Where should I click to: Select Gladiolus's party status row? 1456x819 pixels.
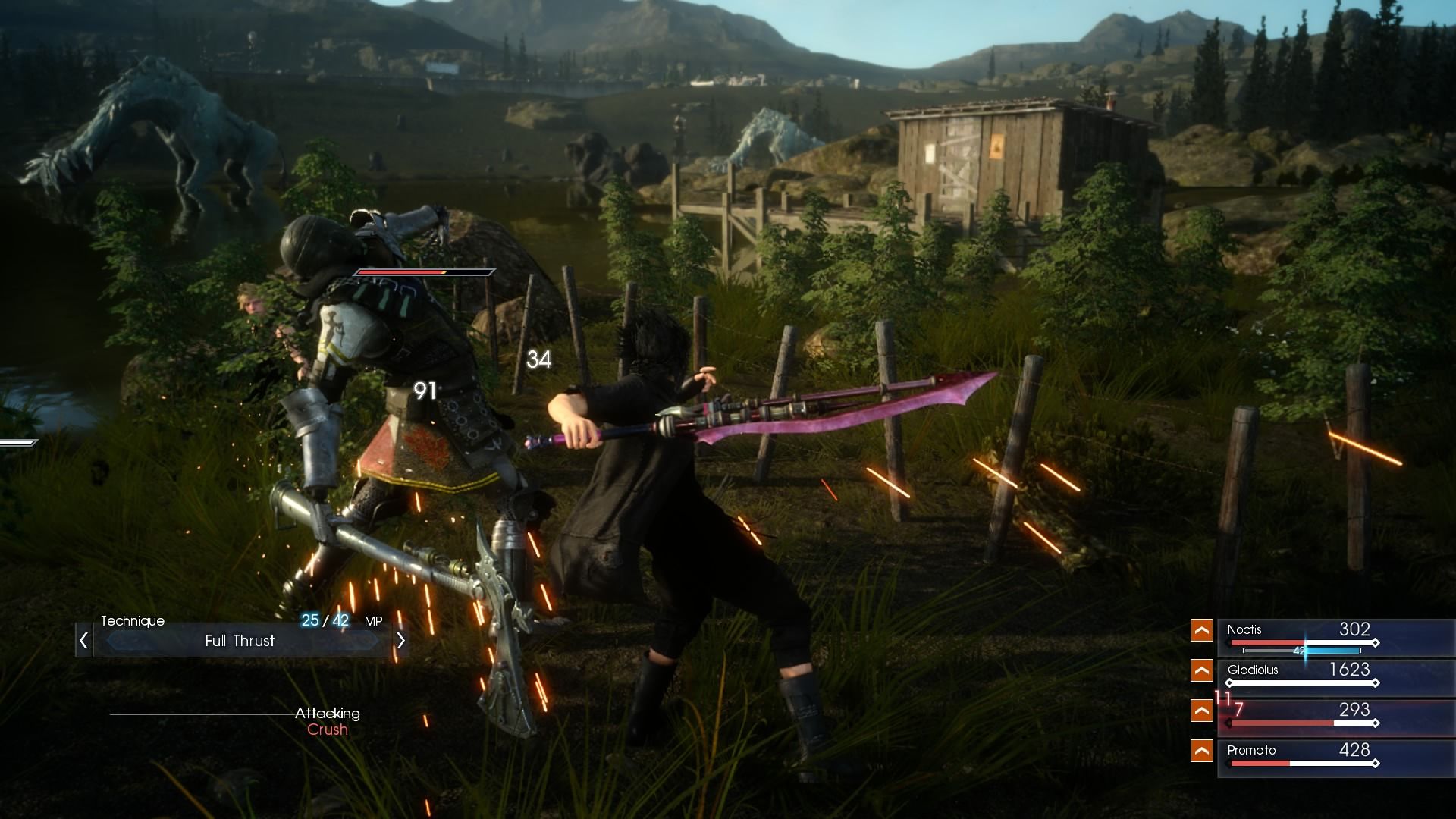coord(1335,676)
